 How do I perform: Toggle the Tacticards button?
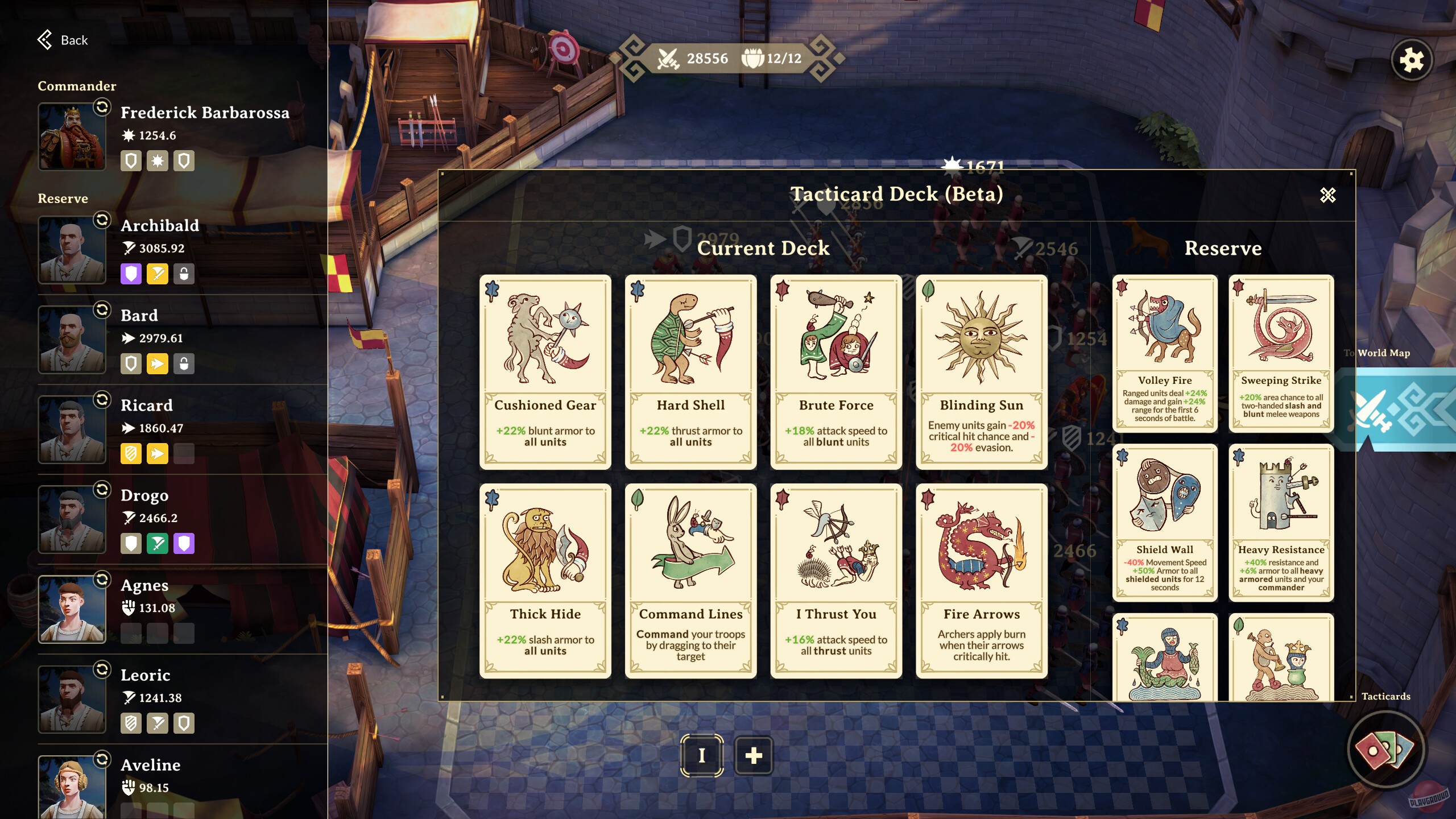1385,749
